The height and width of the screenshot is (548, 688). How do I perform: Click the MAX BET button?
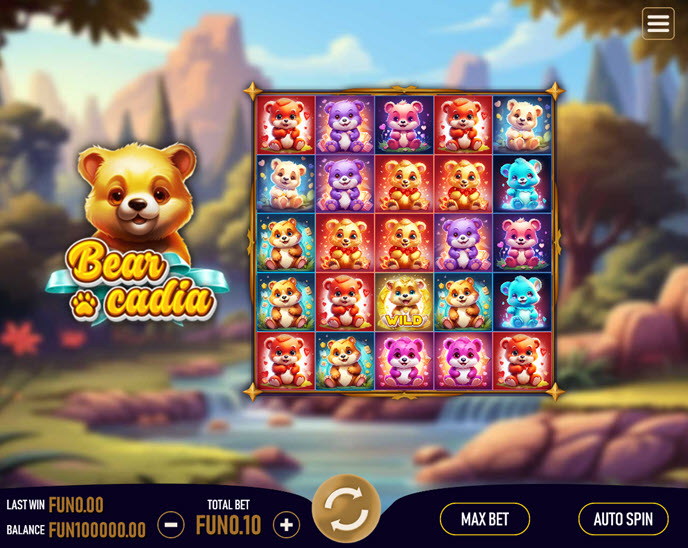point(485,519)
